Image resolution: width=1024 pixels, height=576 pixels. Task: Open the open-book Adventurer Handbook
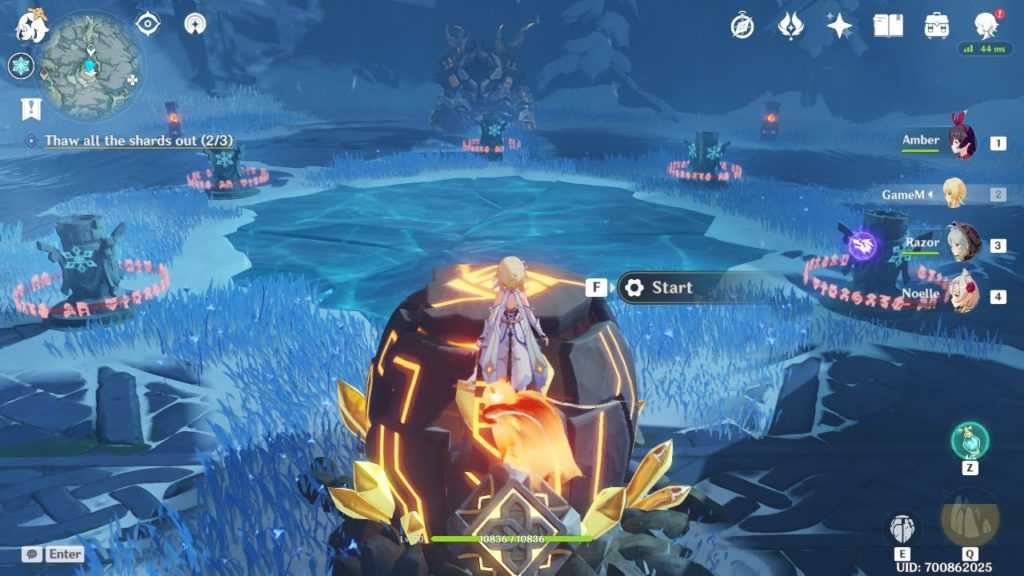coord(888,26)
